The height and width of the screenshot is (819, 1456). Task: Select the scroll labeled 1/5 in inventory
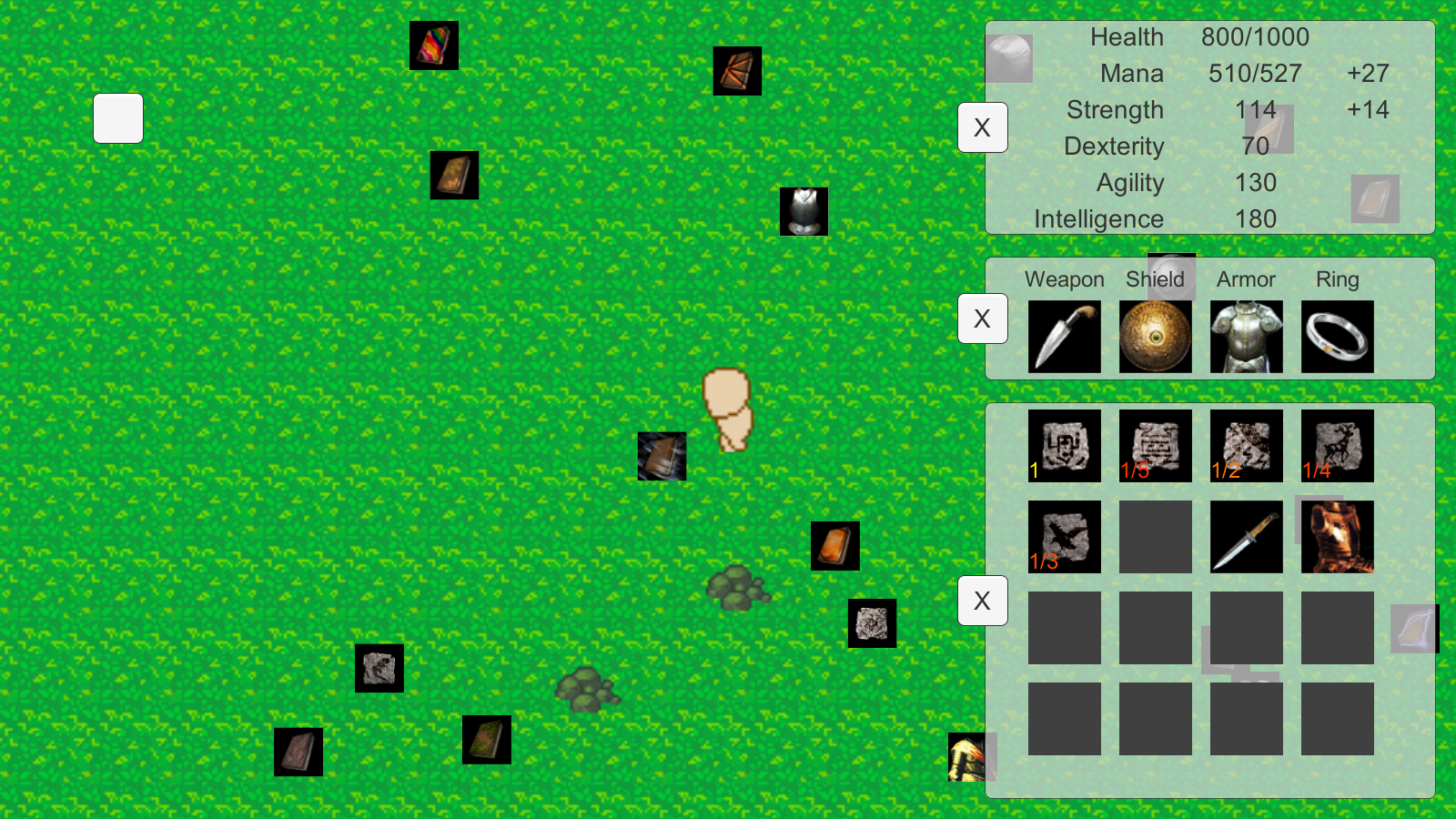(x=1155, y=445)
